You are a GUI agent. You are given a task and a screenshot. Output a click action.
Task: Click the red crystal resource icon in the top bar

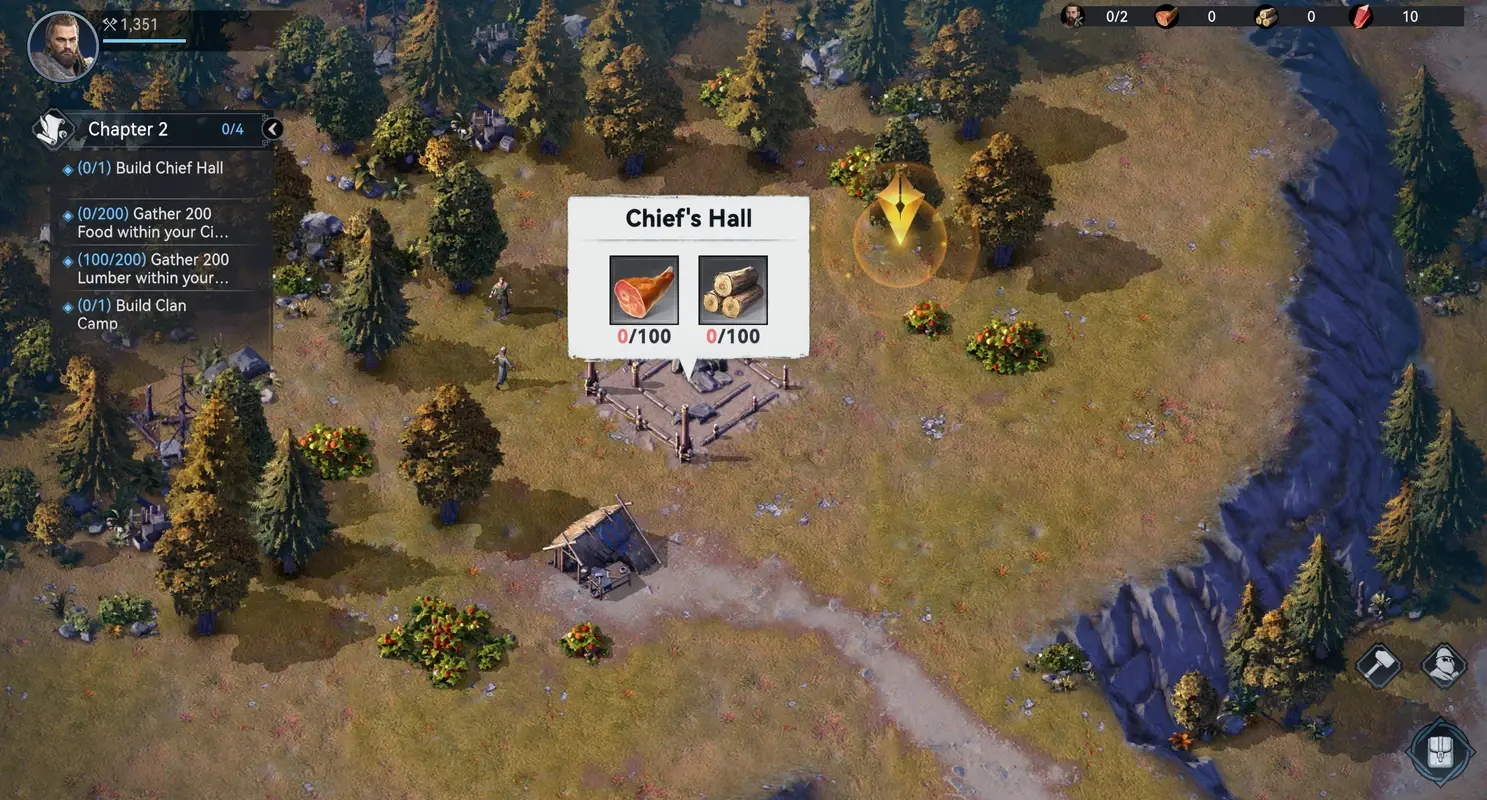point(1359,16)
